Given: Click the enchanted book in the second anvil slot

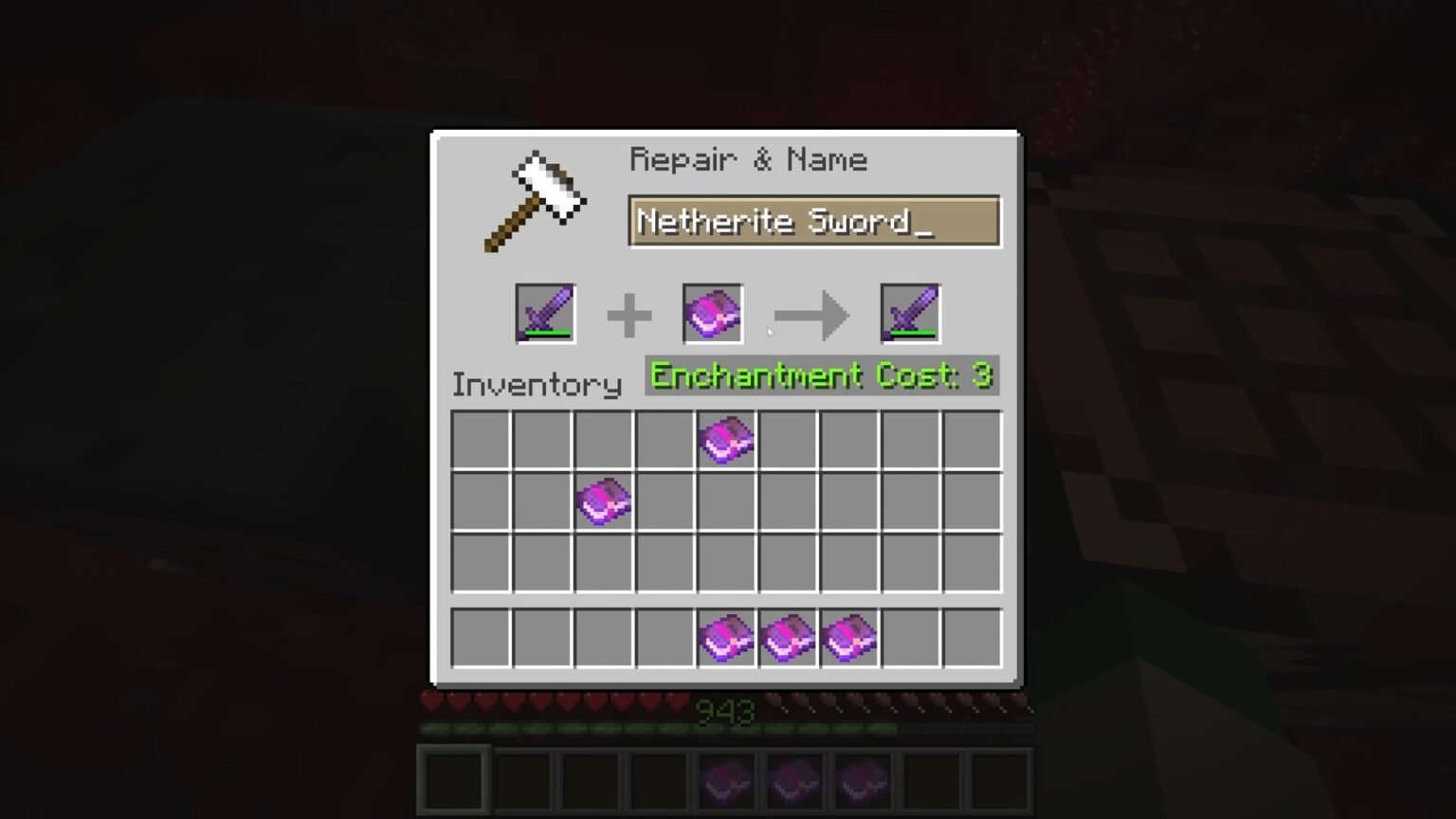Looking at the screenshot, I should pos(712,313).
